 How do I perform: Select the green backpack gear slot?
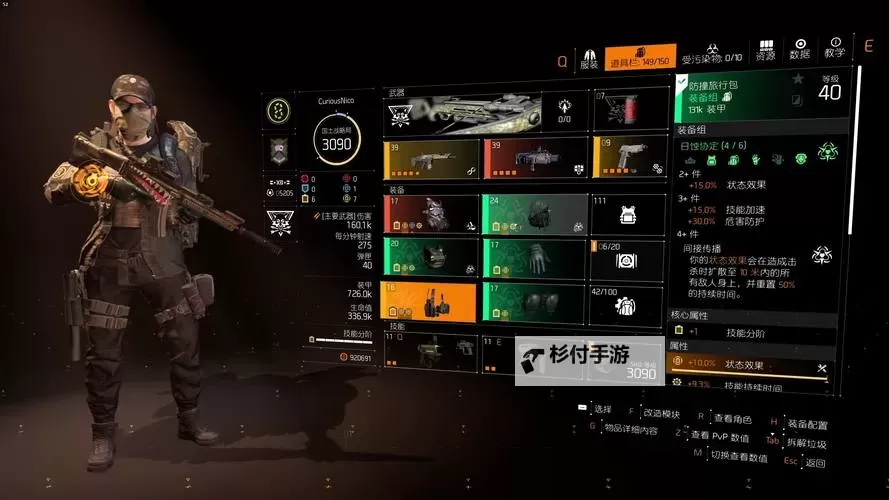coord(534,213)
